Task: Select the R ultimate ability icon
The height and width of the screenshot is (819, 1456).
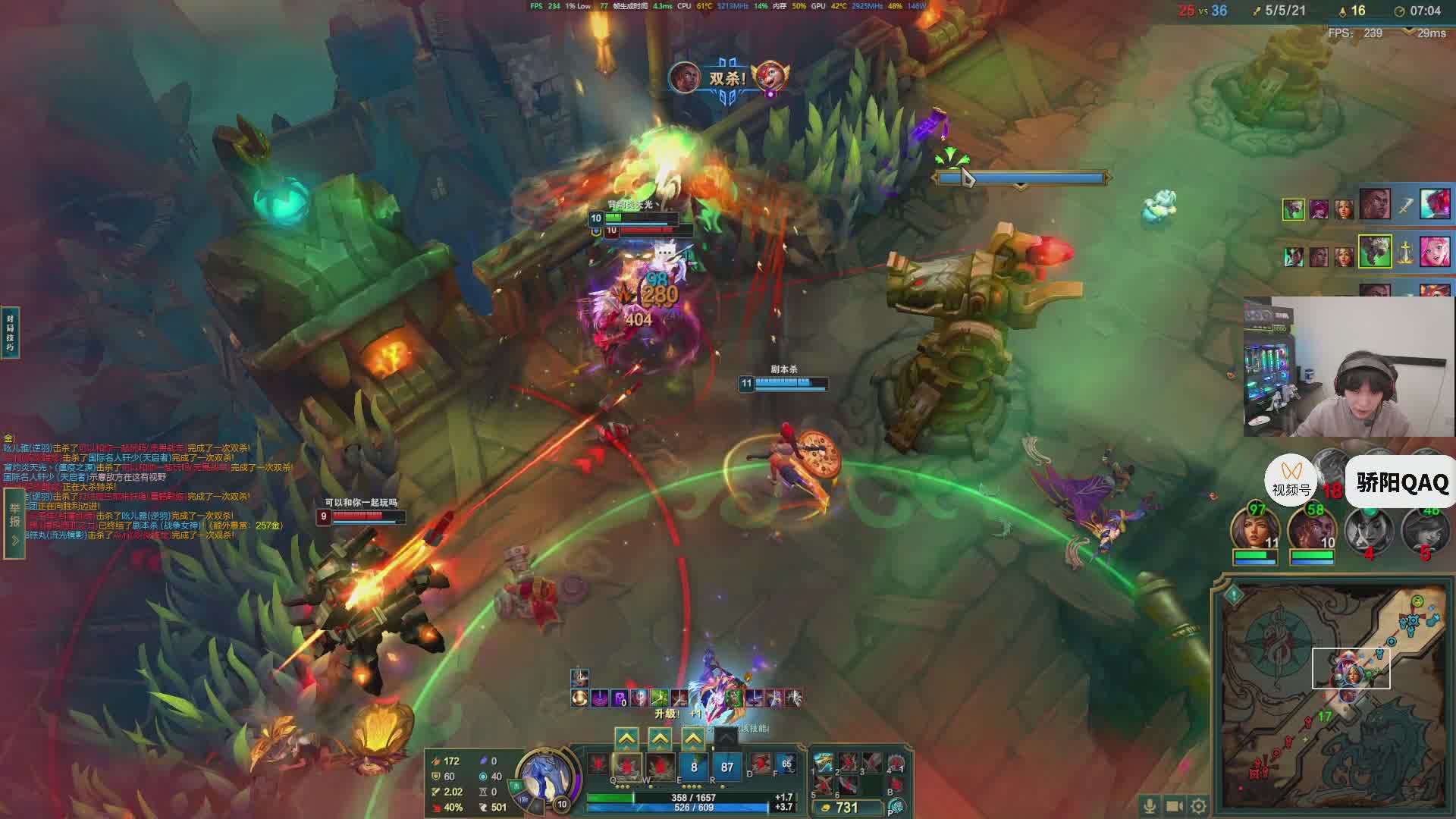Action: [726, 767]
